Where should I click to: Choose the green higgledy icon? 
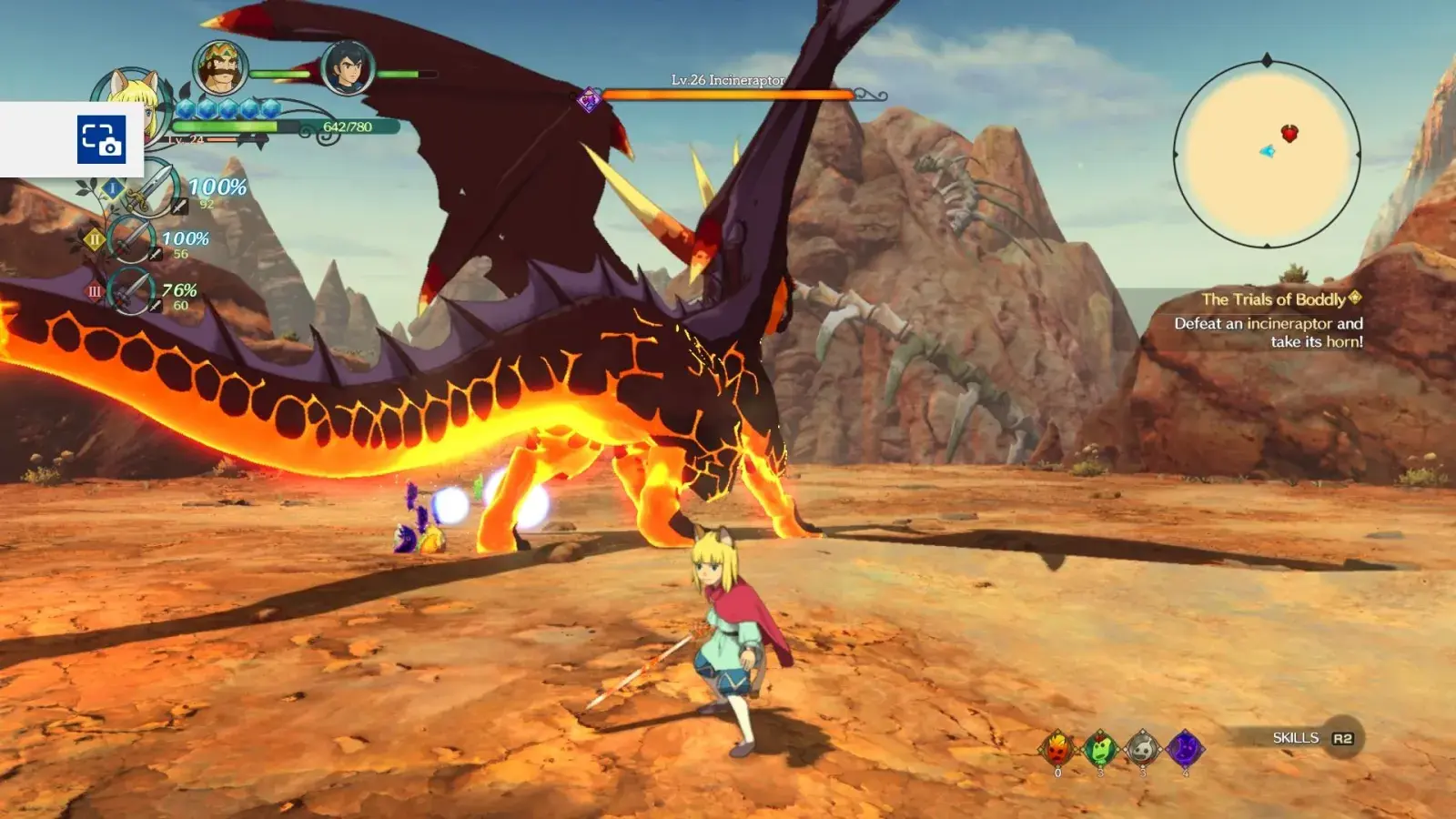click(x=1100, y=749)
